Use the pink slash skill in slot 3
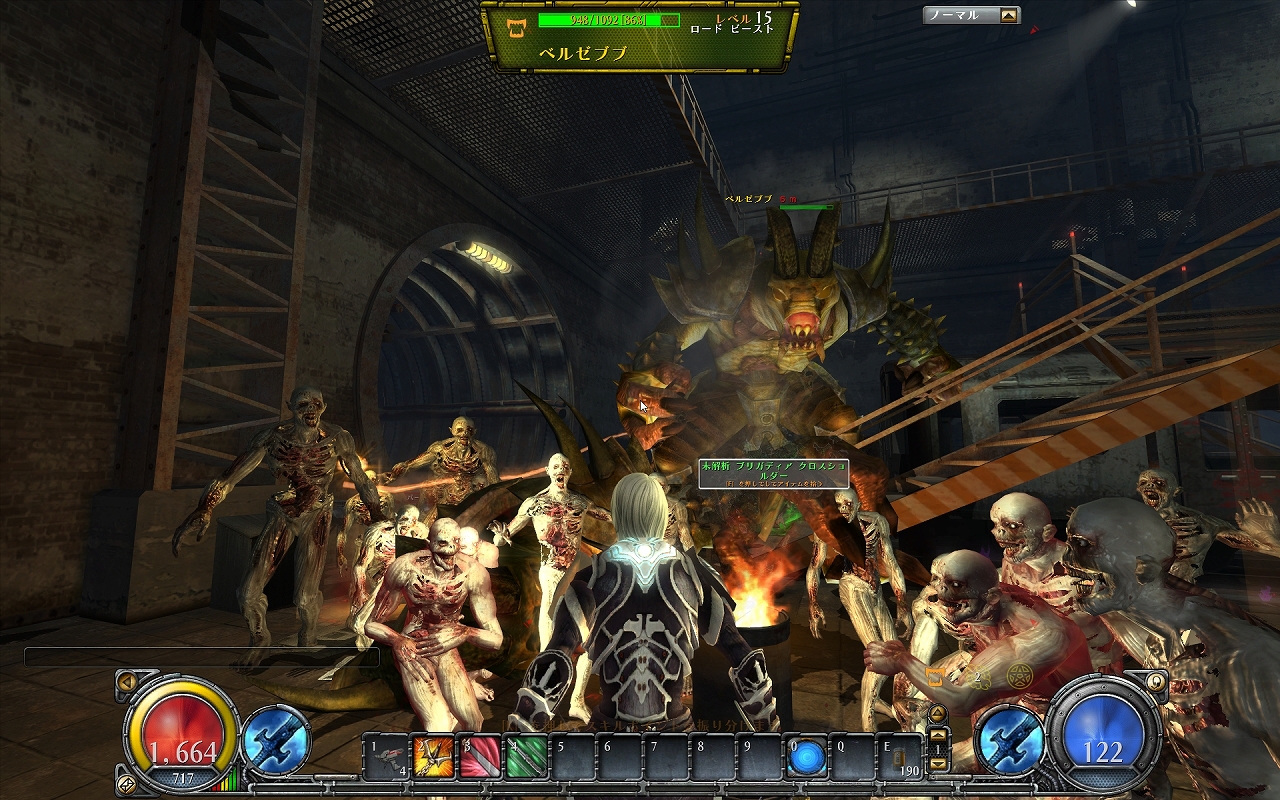Screen dimensions: 1280x800 (x=479, y=758)
